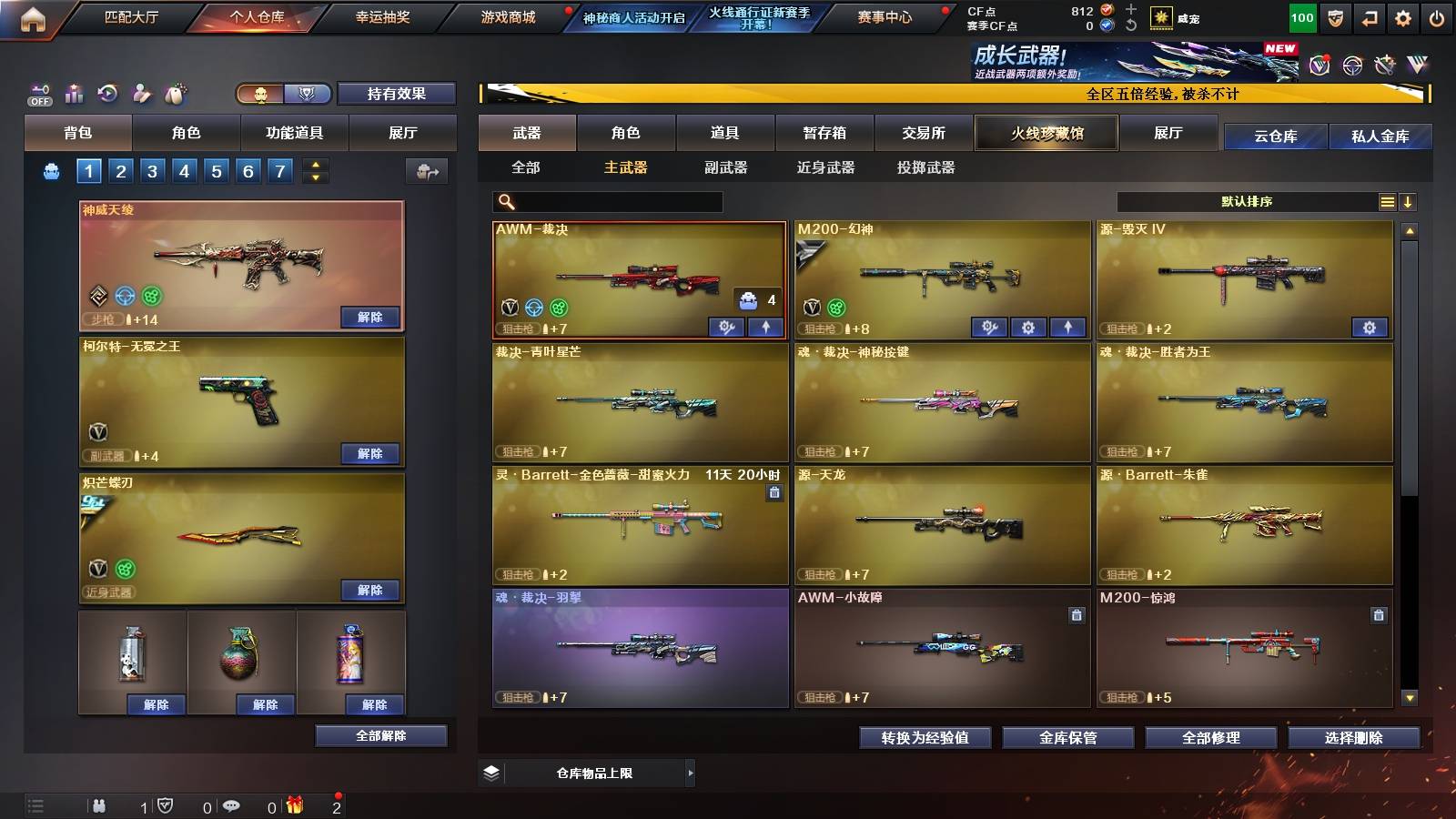Toggle the OFF key switch at top left
Screen dimensions: 1456x819
38,94
